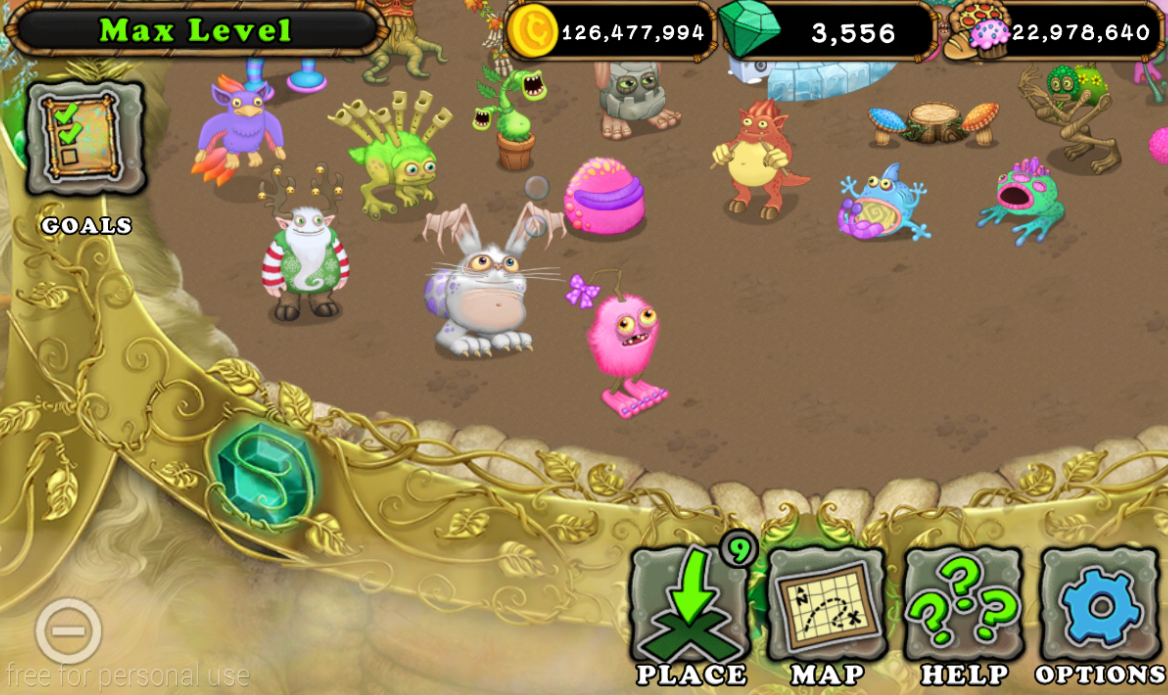Click the gold coin currency counter
1168x695 pixels.
pos(610,32)
